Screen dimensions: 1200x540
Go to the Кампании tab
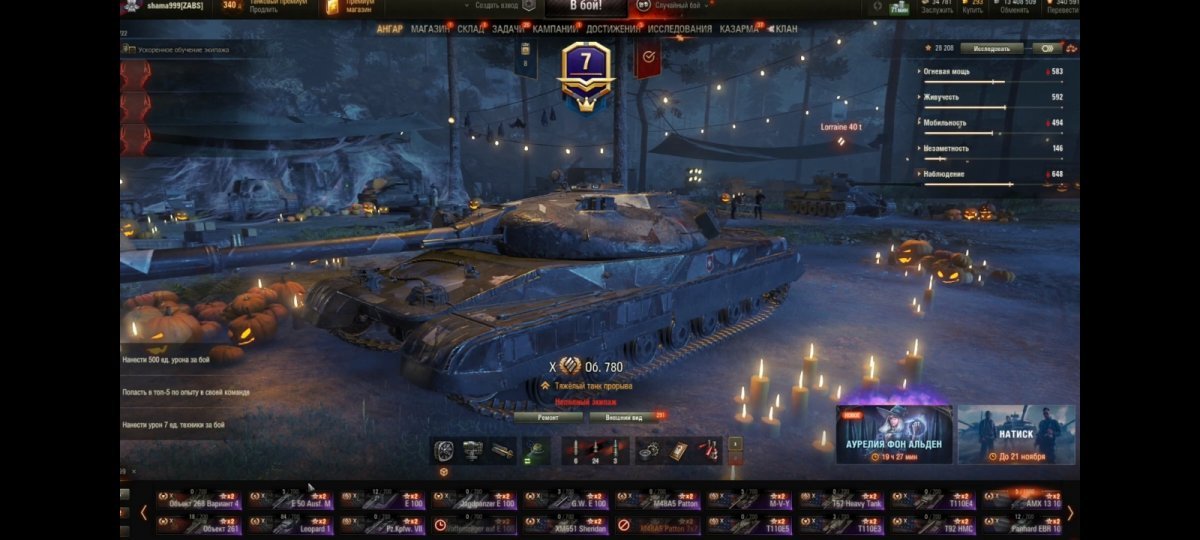tap(555, 29)
